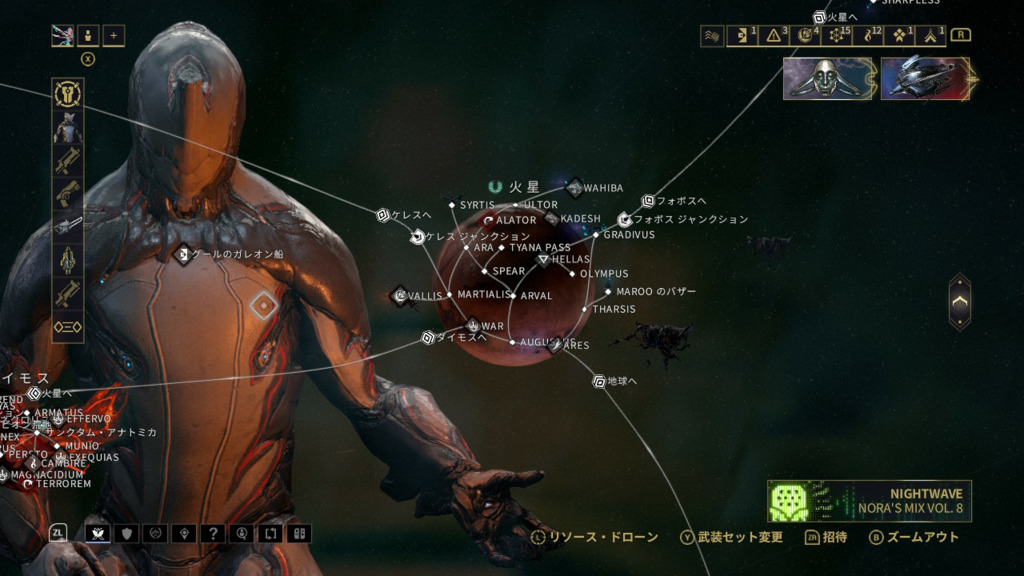Open the alerts filter with warning triangle
Screen dimensions: 1024x576
[x=773, y=36]
